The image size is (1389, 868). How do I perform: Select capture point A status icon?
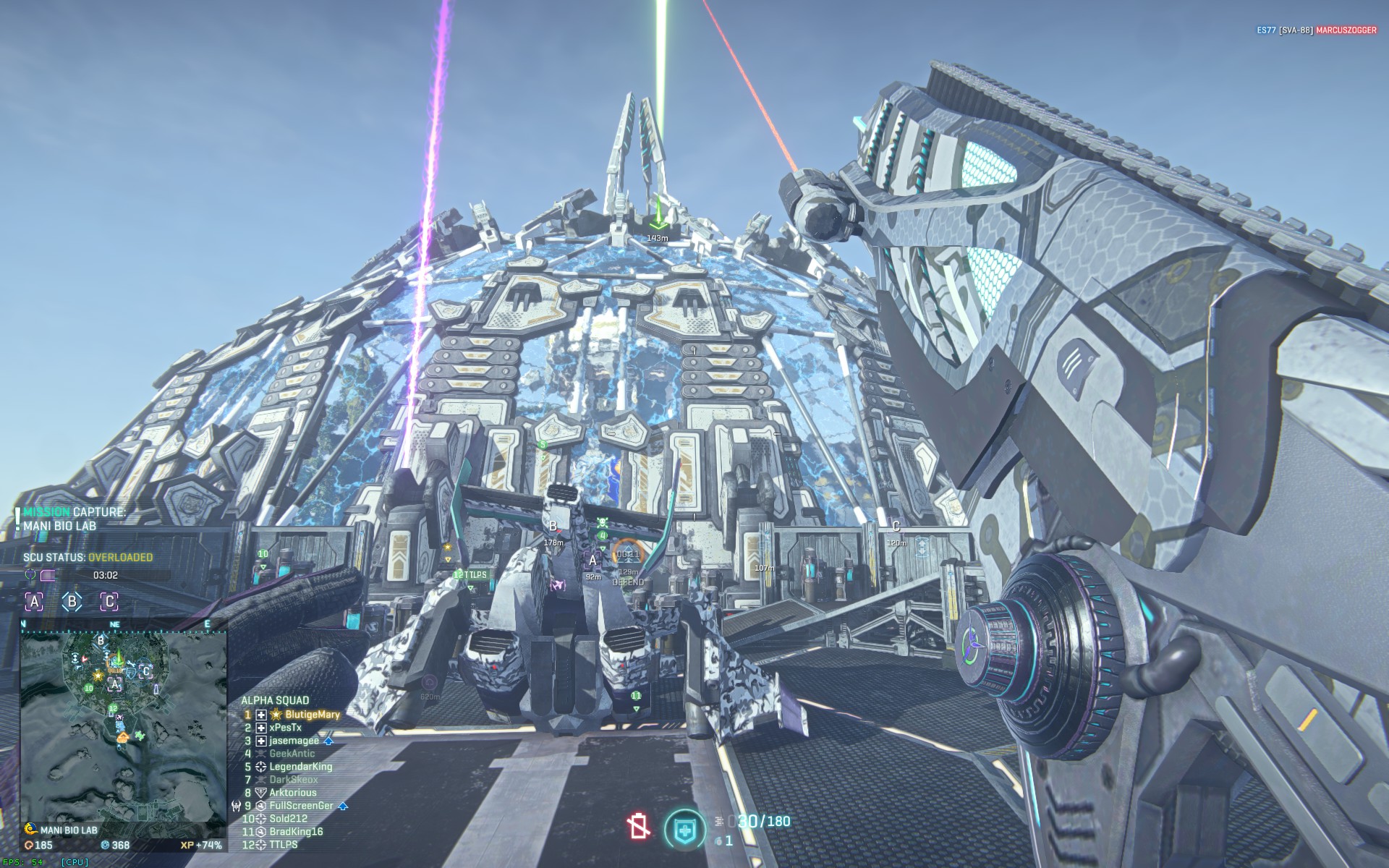tap(34, 601)
